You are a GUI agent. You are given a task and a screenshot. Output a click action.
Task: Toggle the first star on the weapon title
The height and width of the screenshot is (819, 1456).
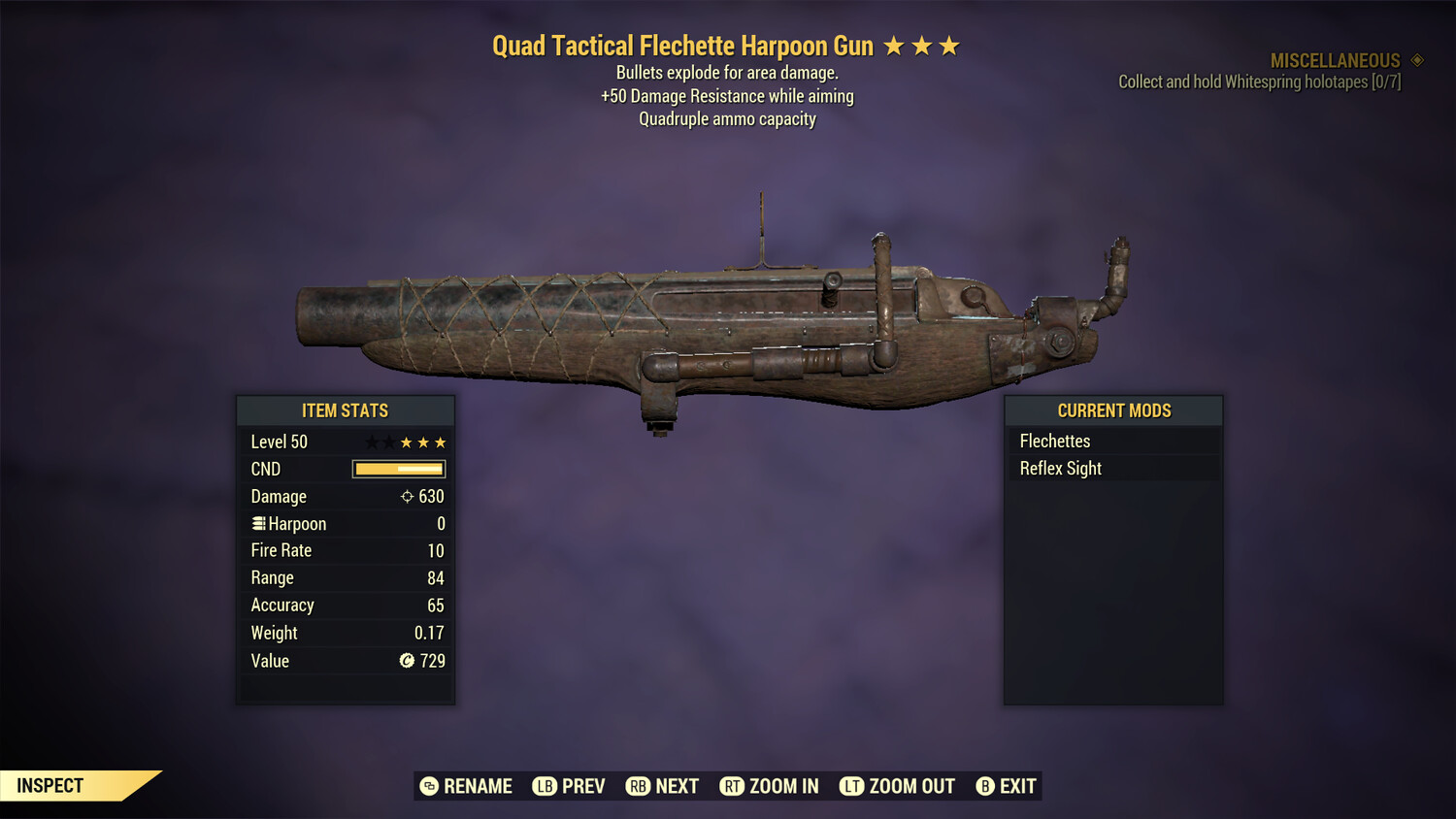point(893,45)
